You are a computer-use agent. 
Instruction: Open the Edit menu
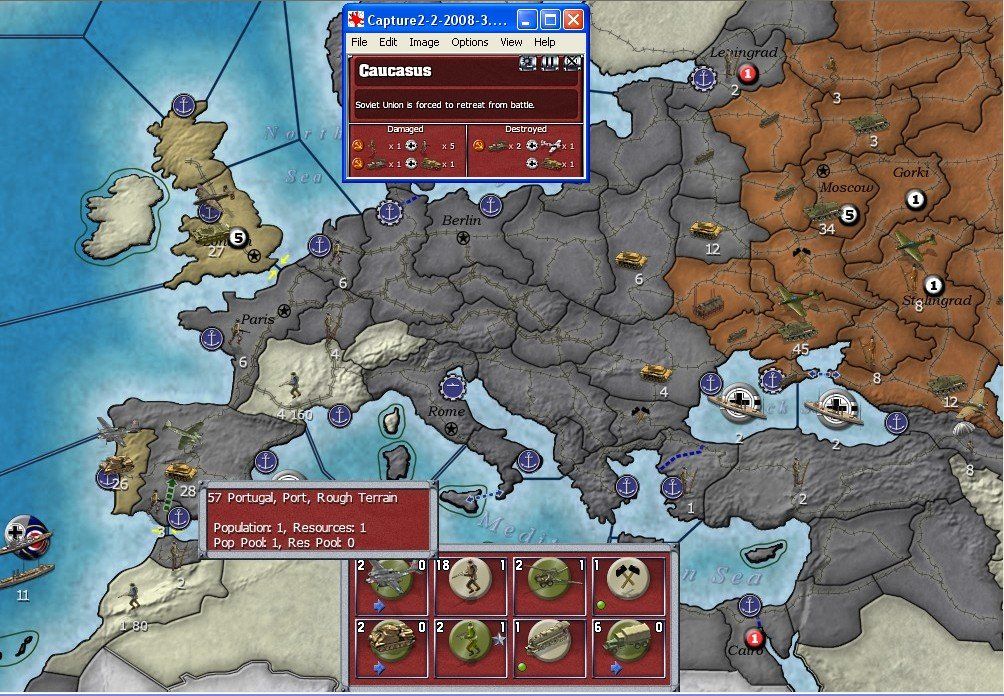pos(388,42)
